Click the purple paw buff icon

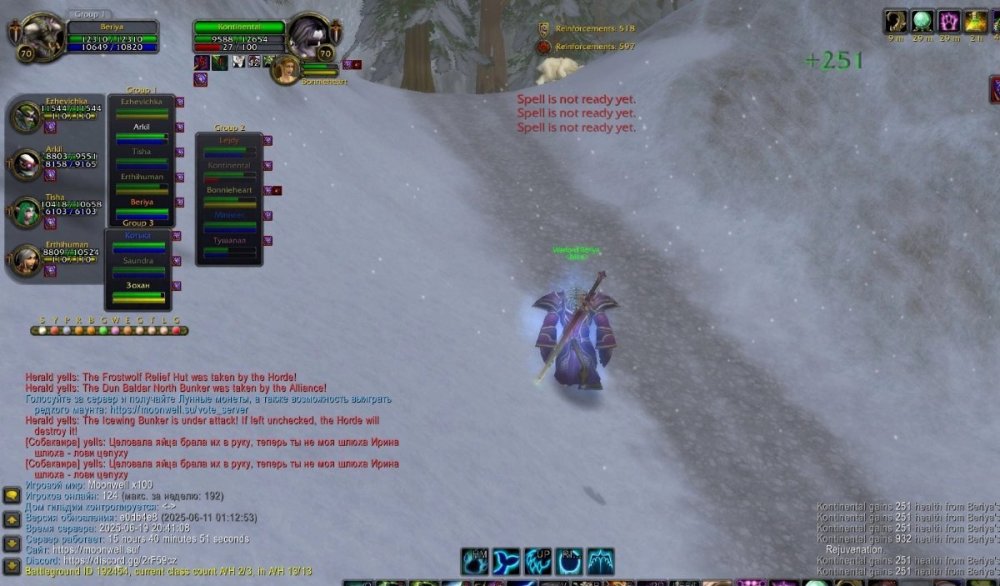pos(948,21)
